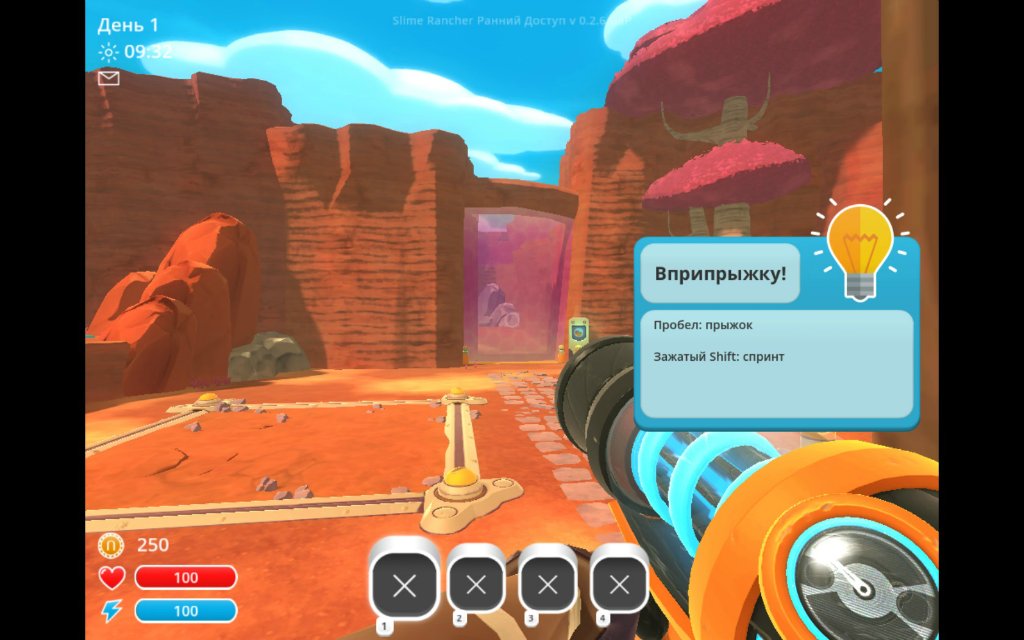This screenshot has height=640, width=1024.
Task: Open the mail envelope icon
Action: pyautogui.click(x=108, y=78)
